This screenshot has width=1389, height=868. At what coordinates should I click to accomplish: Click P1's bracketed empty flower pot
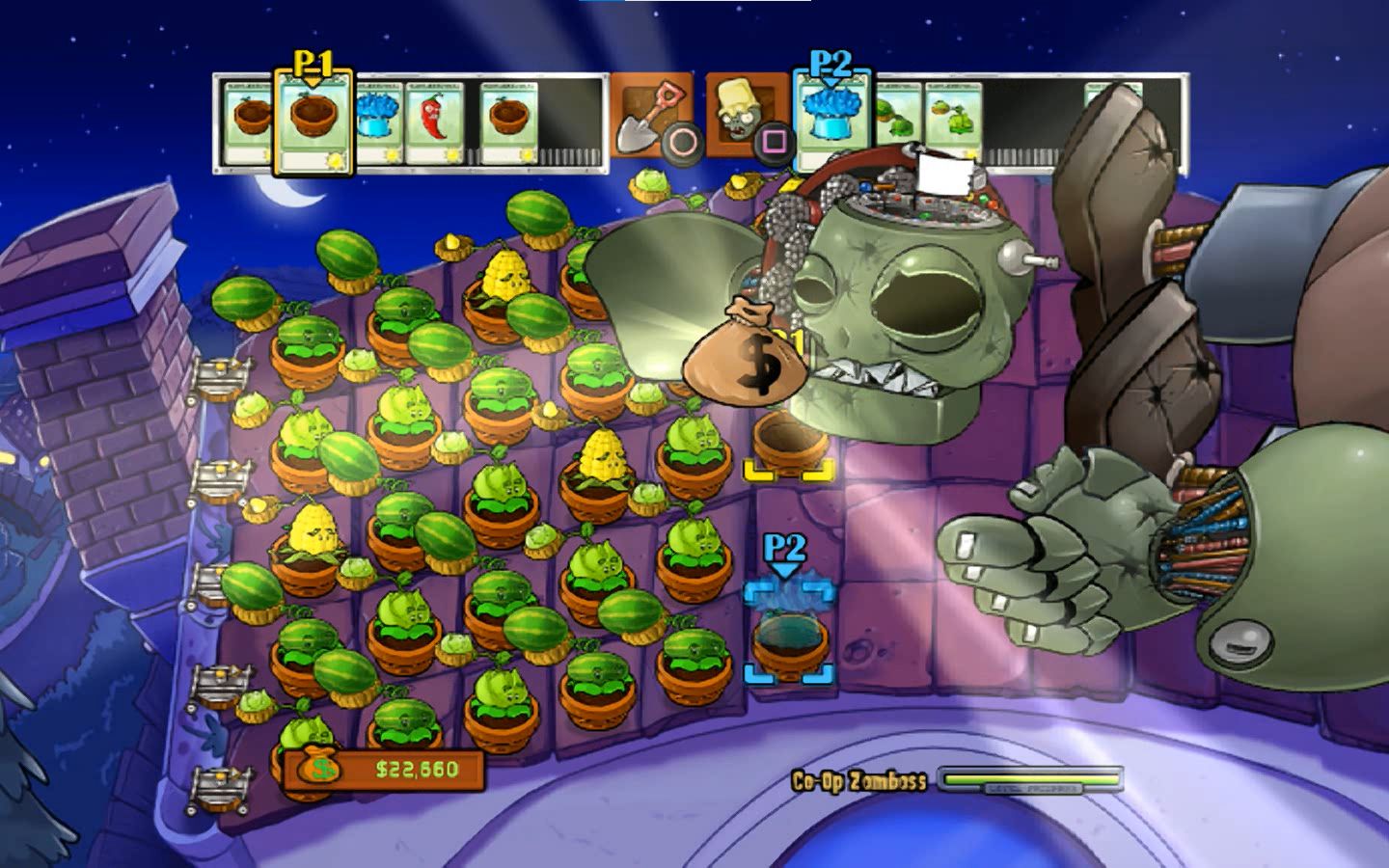point(791,444)
